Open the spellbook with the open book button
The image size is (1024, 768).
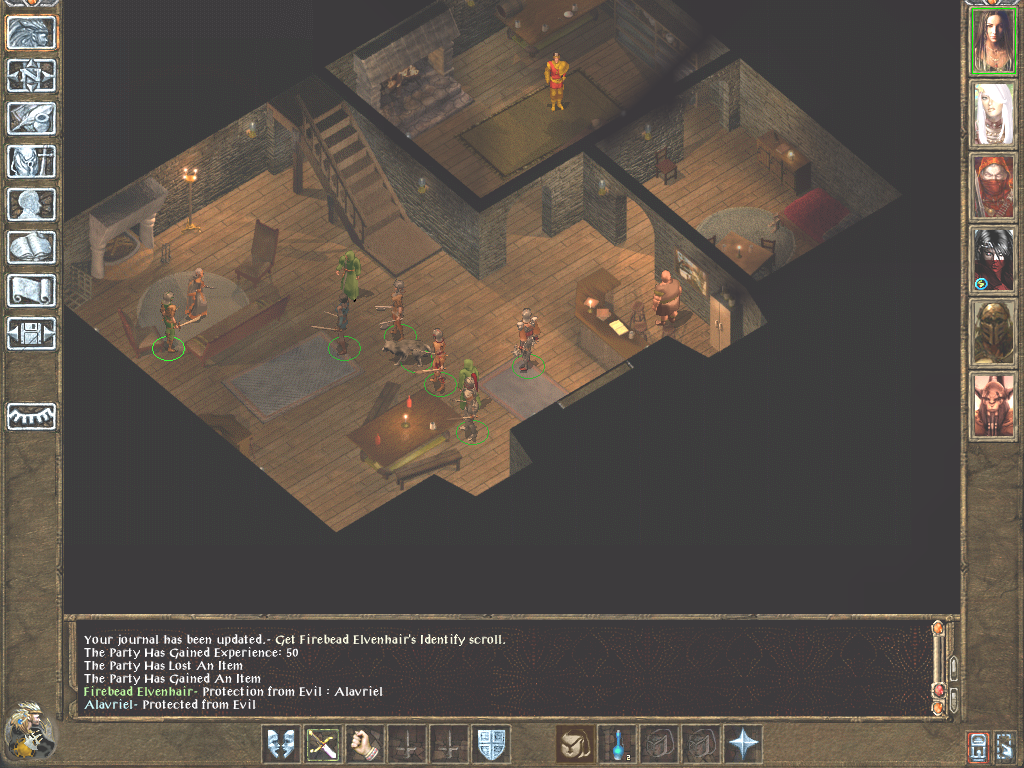32,247
